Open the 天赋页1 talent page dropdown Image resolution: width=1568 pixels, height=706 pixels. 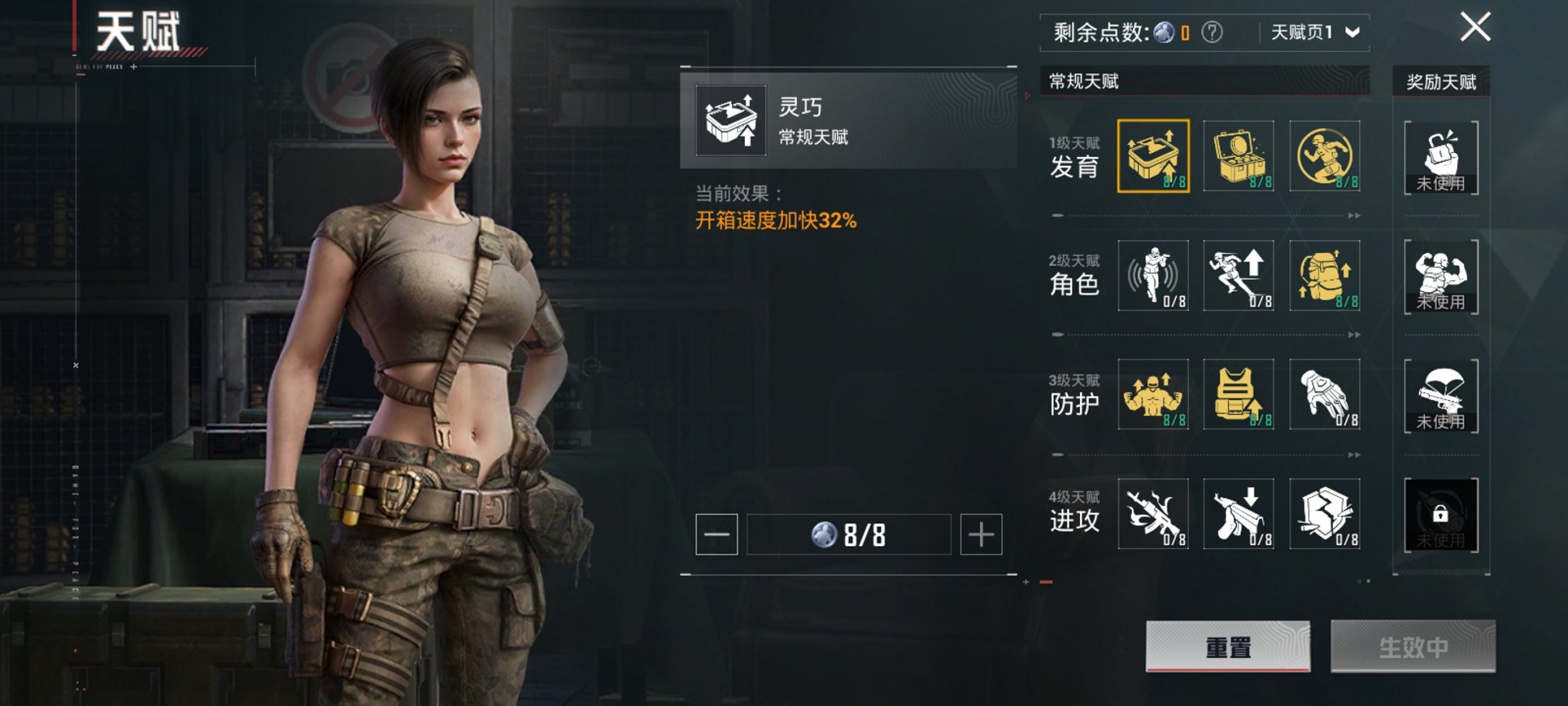point(1315,32)
